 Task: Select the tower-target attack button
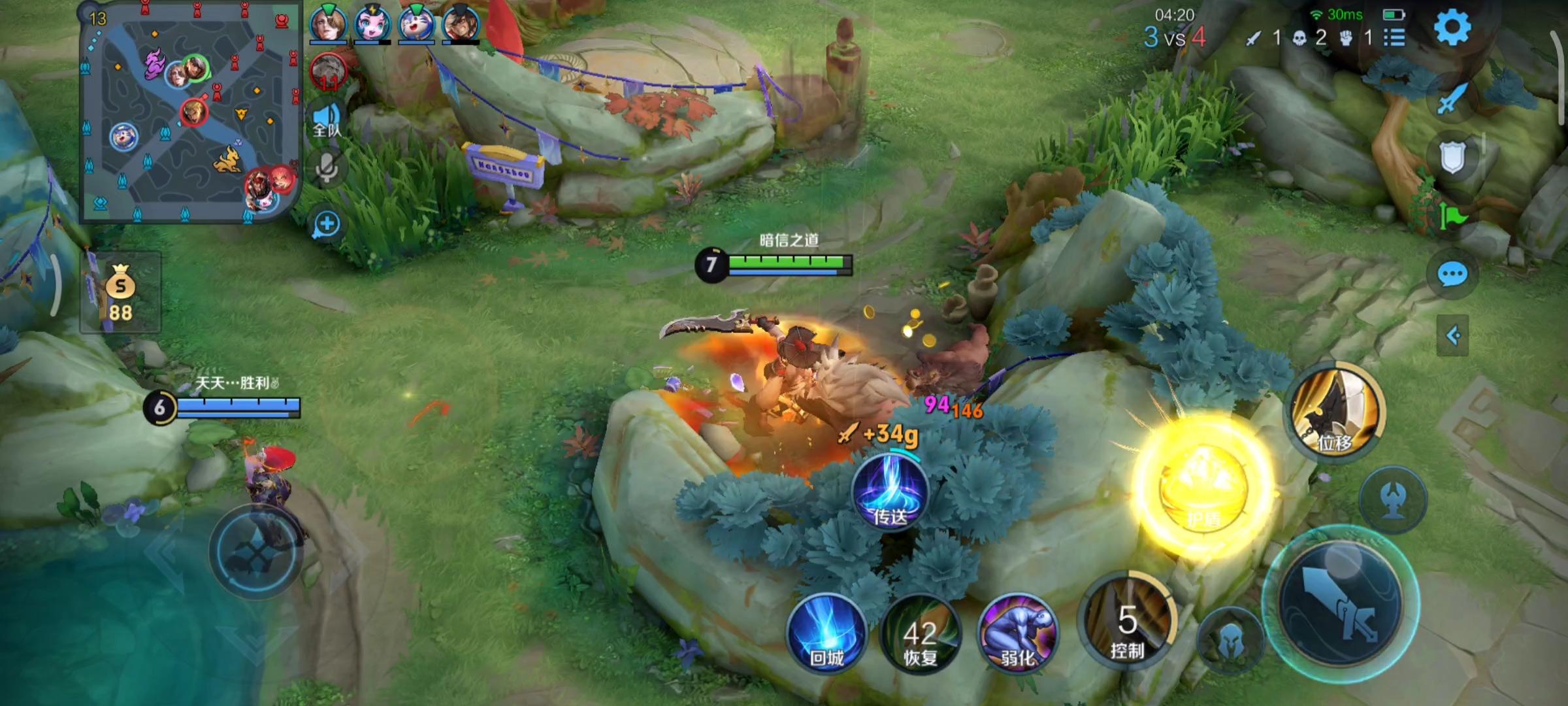point(1393,499)
